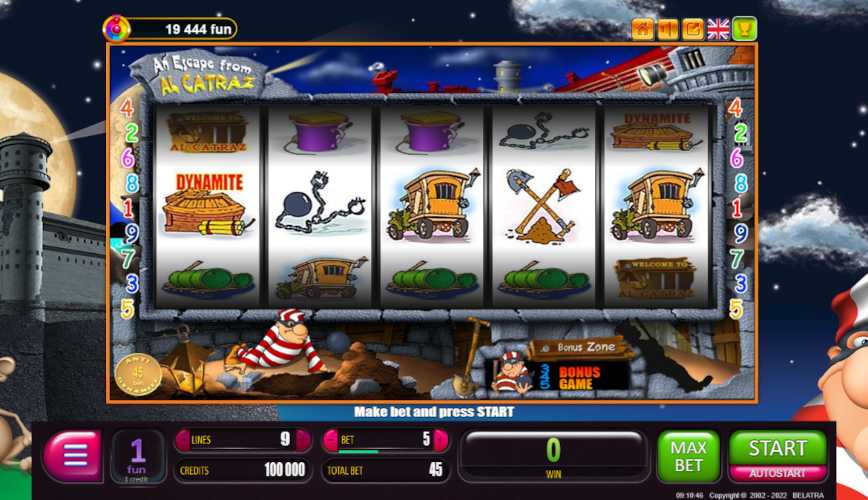
Task: Raise the bet per line
Action: (x=441, y=441)
